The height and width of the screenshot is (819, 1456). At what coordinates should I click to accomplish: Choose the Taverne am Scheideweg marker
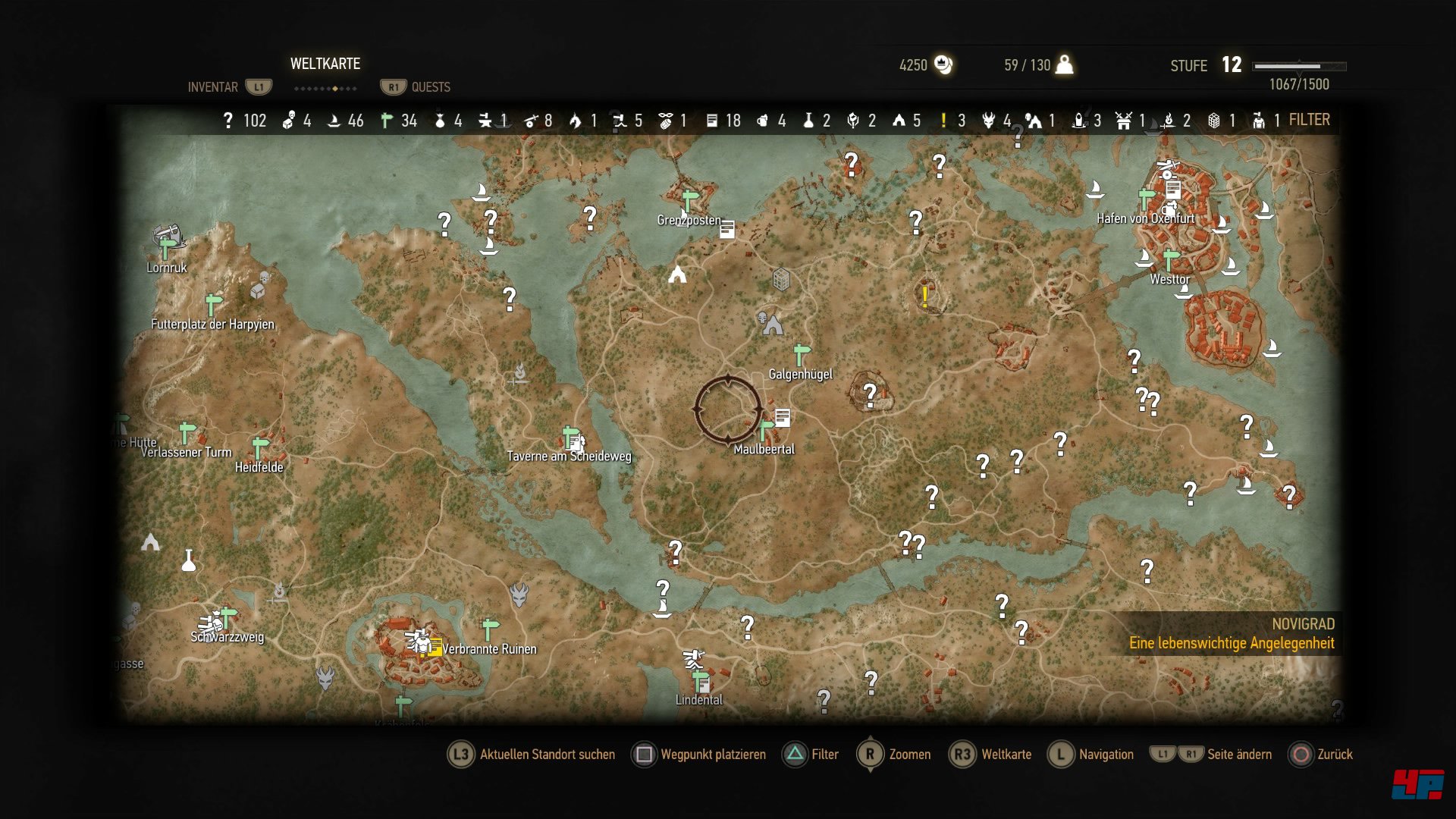(x=571, y=438)
